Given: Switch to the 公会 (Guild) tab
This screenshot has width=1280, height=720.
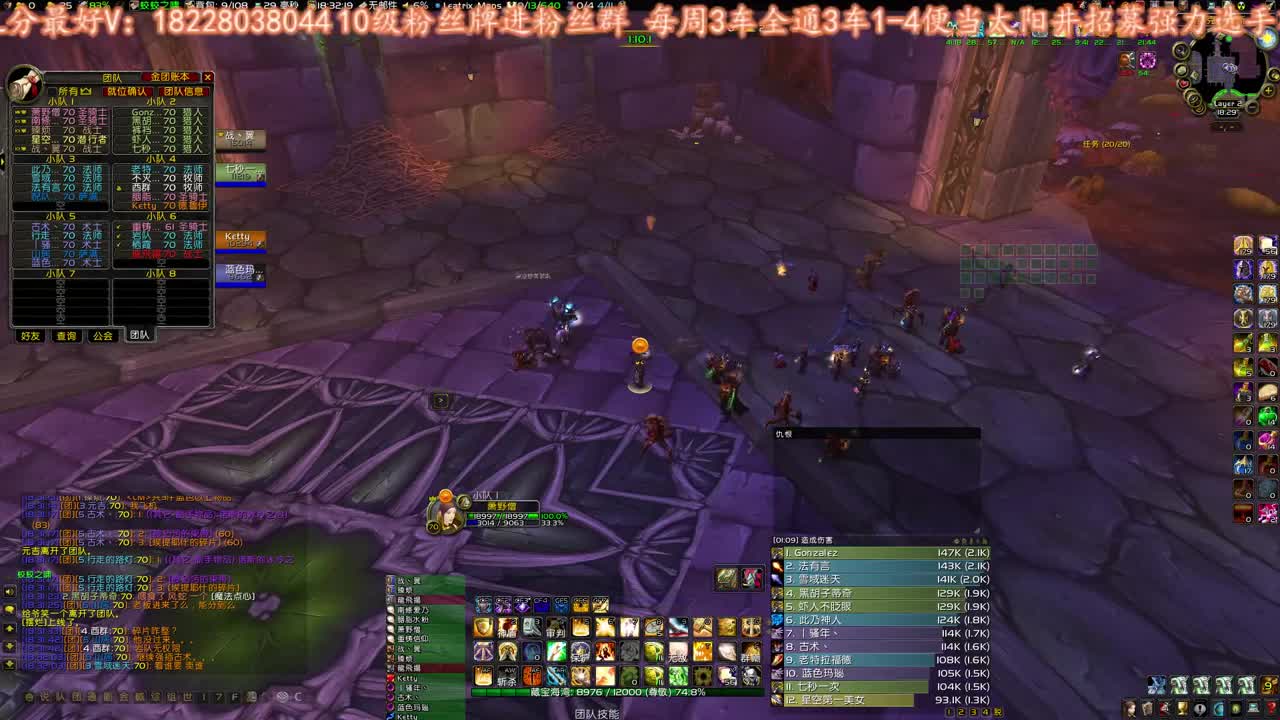Looking at the screenshot, I should click(103, 337).
